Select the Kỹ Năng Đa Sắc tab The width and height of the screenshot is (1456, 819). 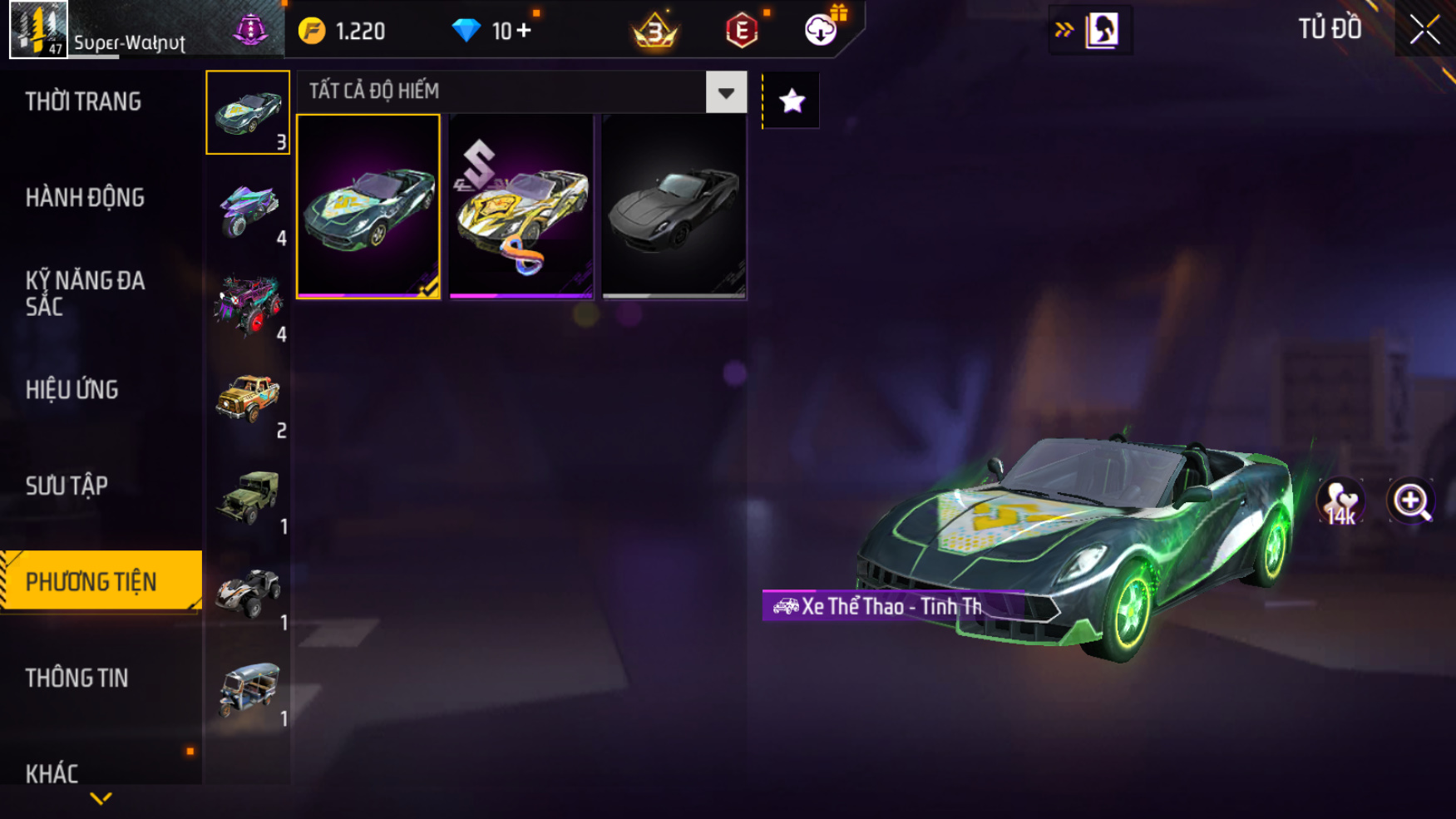pos(85,294)
